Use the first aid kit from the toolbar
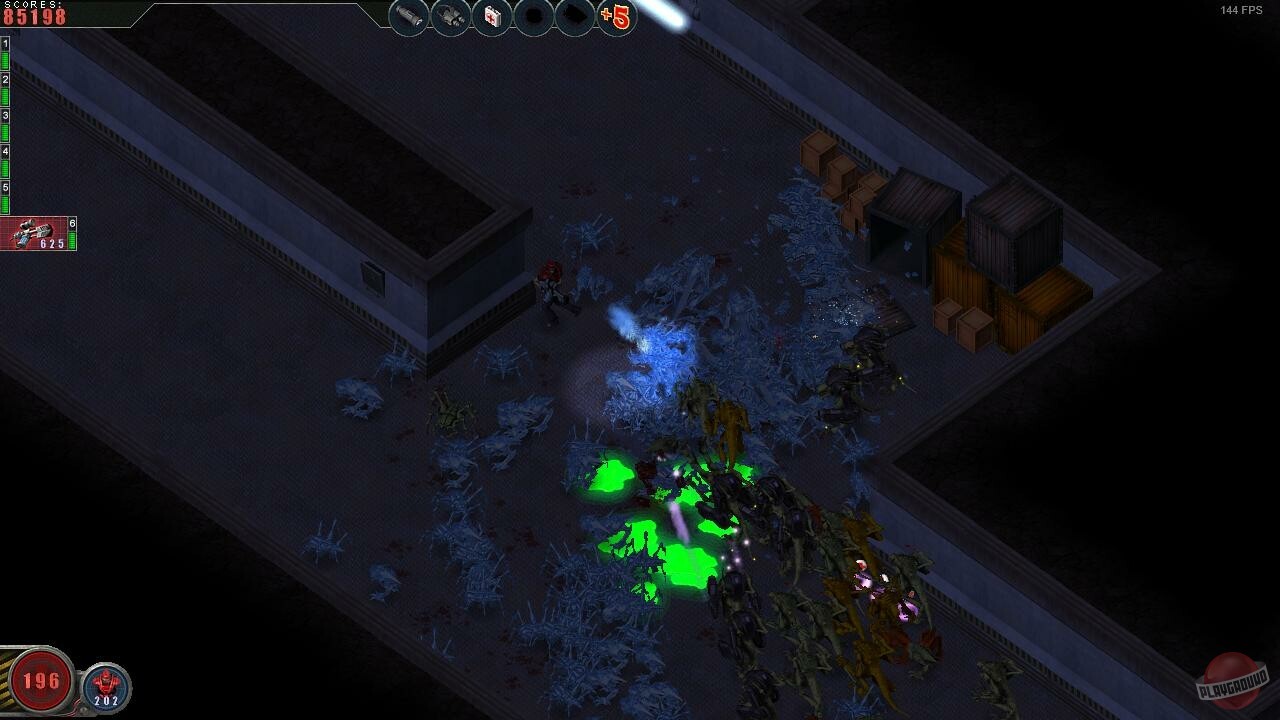The image size is (1280, 720). [490, 15]
